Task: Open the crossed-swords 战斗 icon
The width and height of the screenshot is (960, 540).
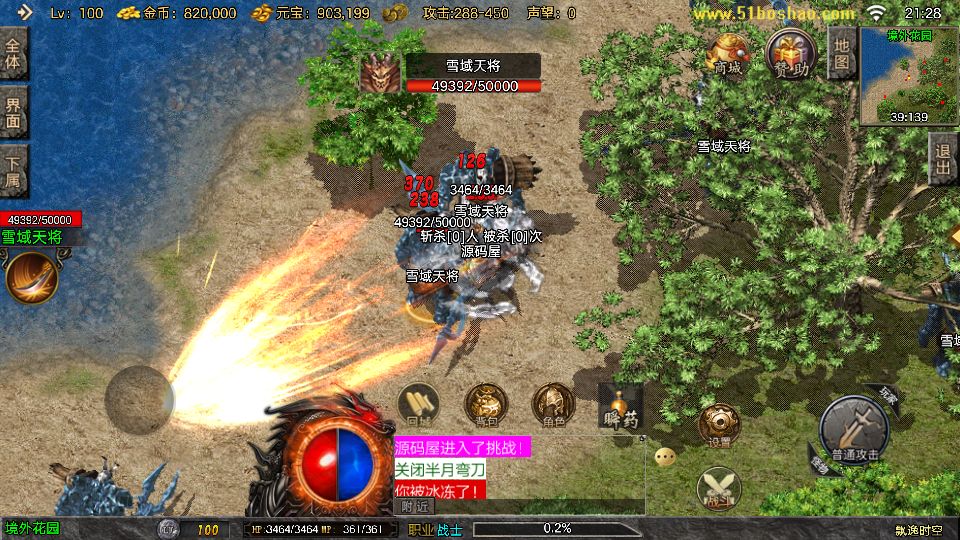Action: click(x=720, y=487)
